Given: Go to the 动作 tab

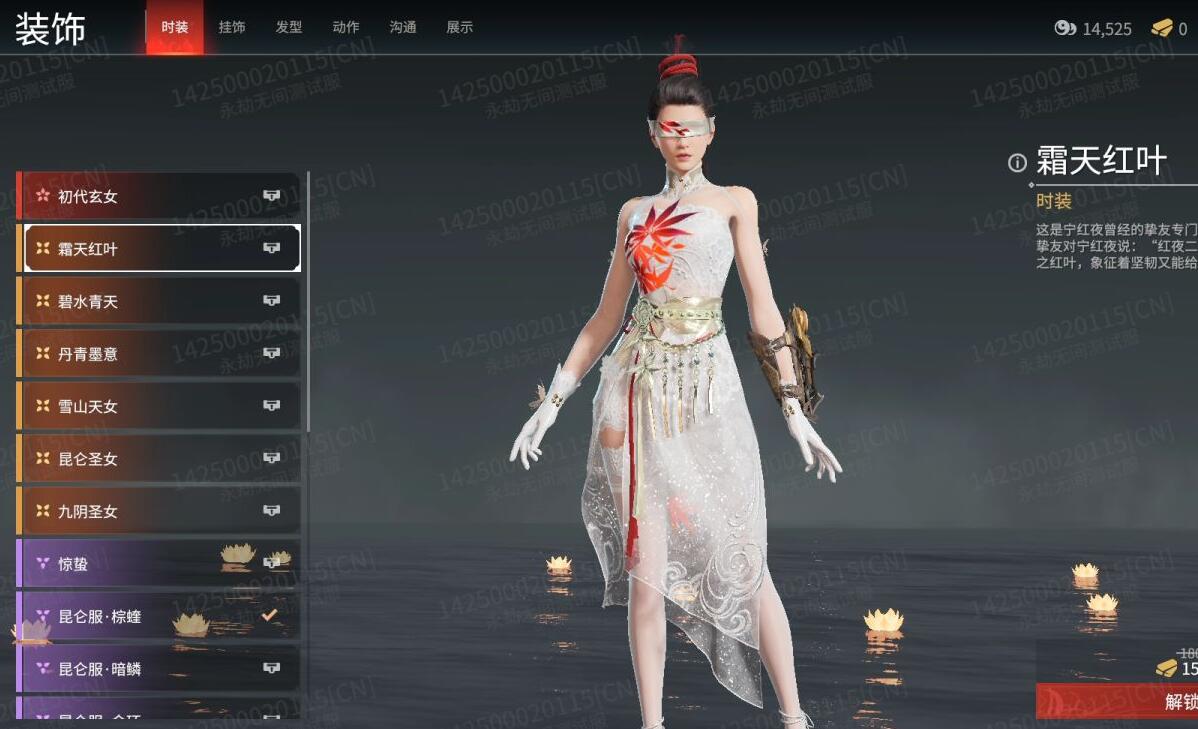Looking at the screenshot, I should click(346, 27).
